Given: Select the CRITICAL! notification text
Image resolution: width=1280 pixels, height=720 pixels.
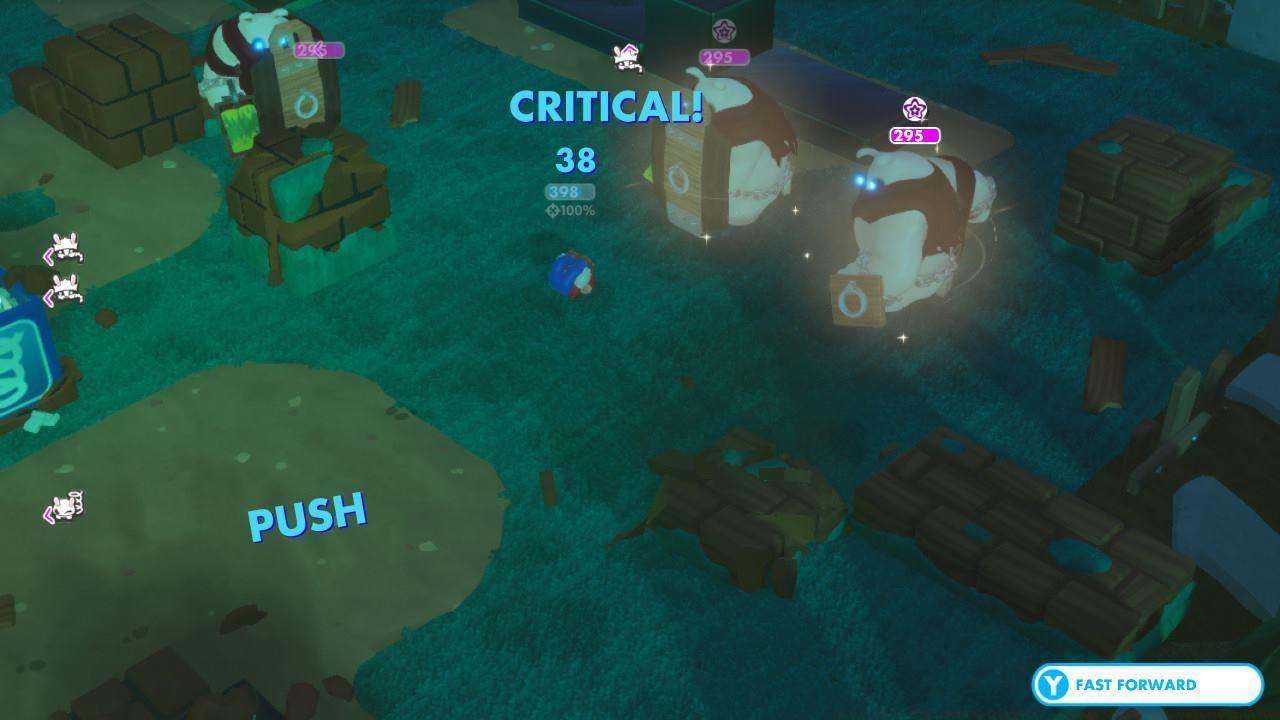Looking at the screenshot, I should click(x=608, y=103).
